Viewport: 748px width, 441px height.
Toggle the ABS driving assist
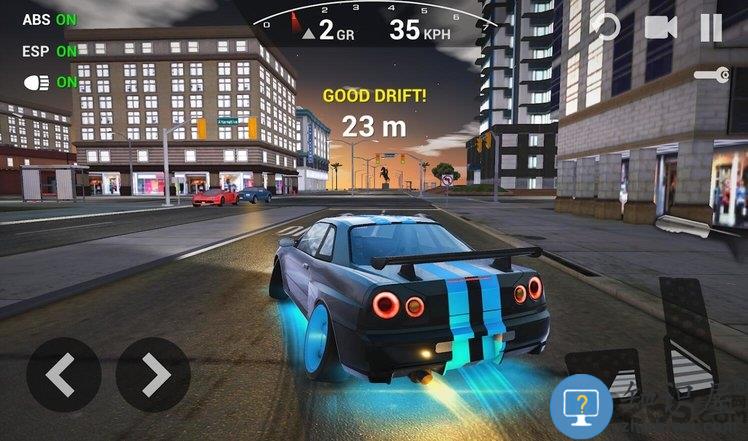[x=49, y=19]
